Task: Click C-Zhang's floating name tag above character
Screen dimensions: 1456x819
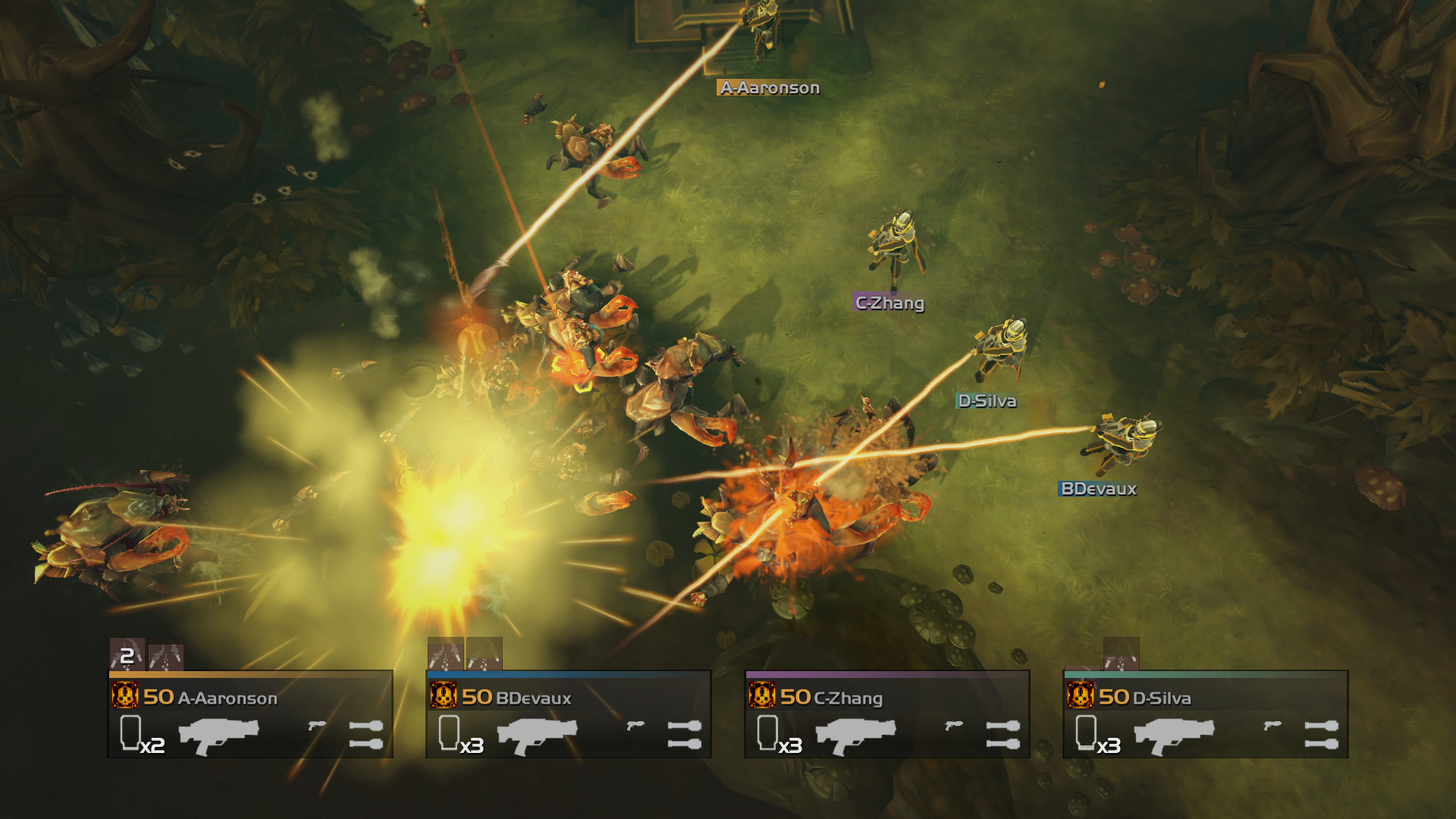Action: (889, 302)
